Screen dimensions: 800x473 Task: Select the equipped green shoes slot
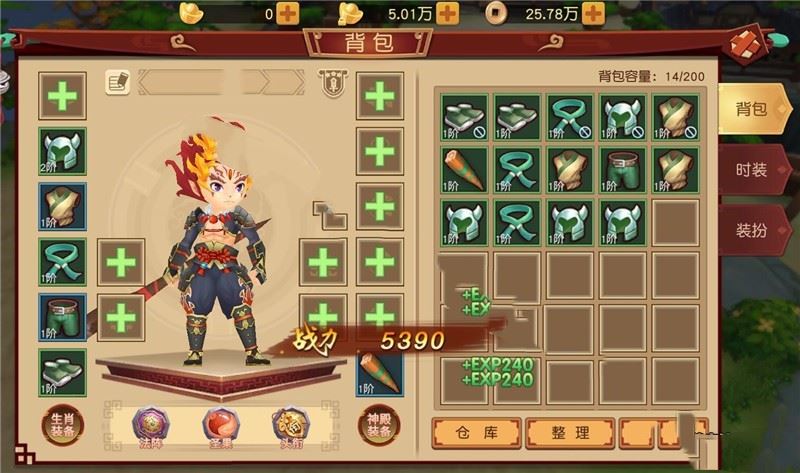[x=62, y=372]
